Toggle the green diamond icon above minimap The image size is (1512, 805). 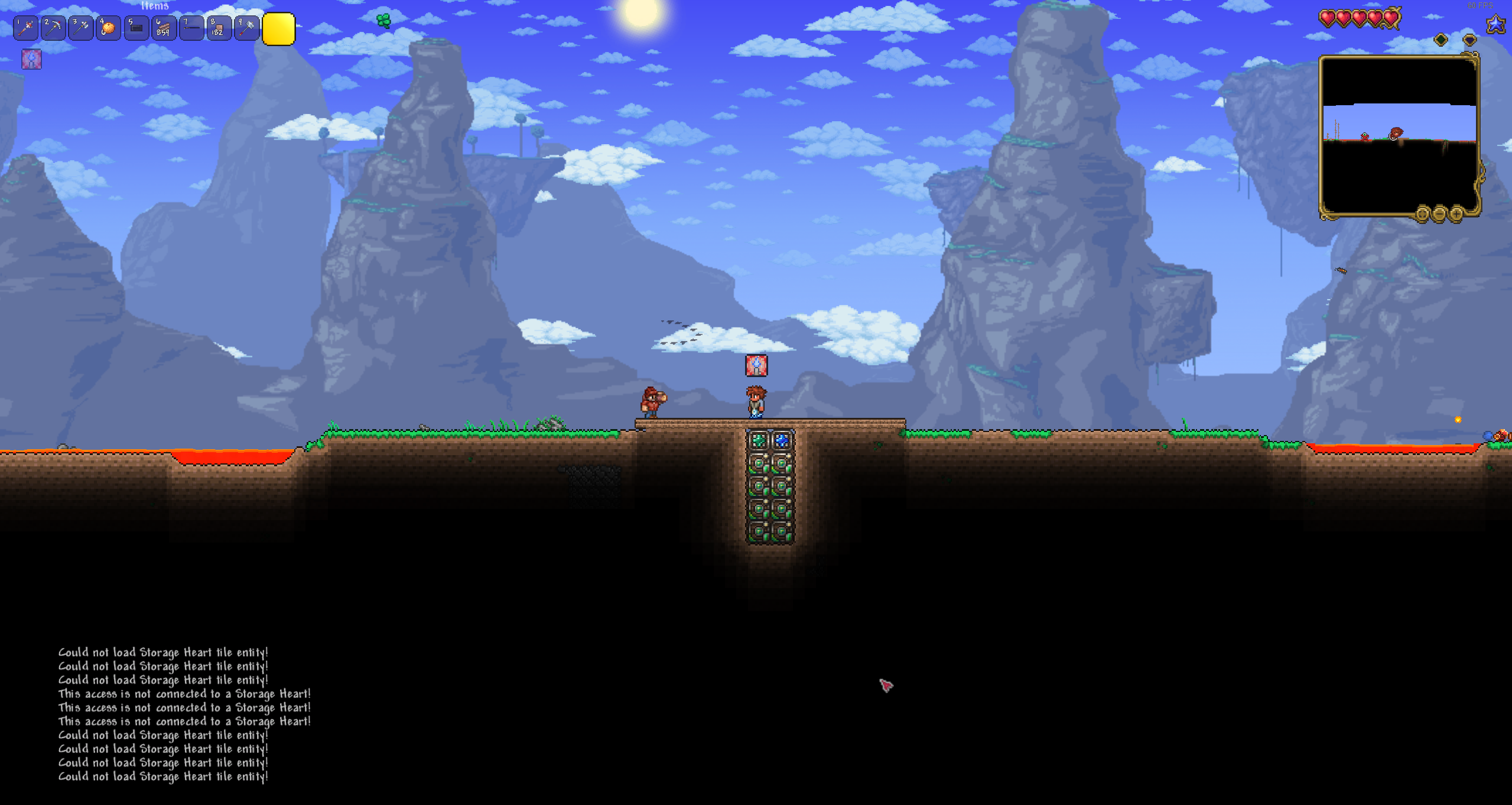coord(1441,40)
